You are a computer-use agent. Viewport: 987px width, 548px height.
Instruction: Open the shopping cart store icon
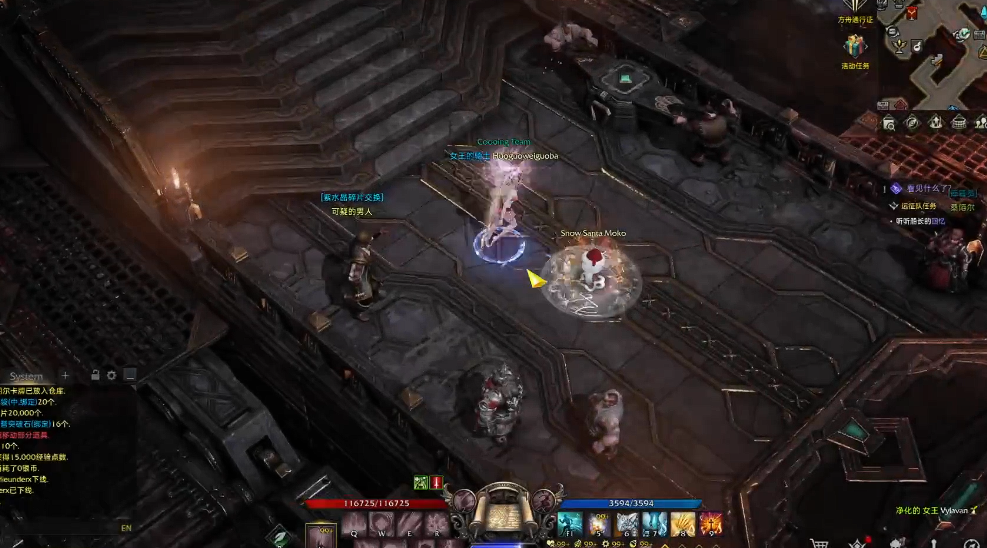click(820, 543)
